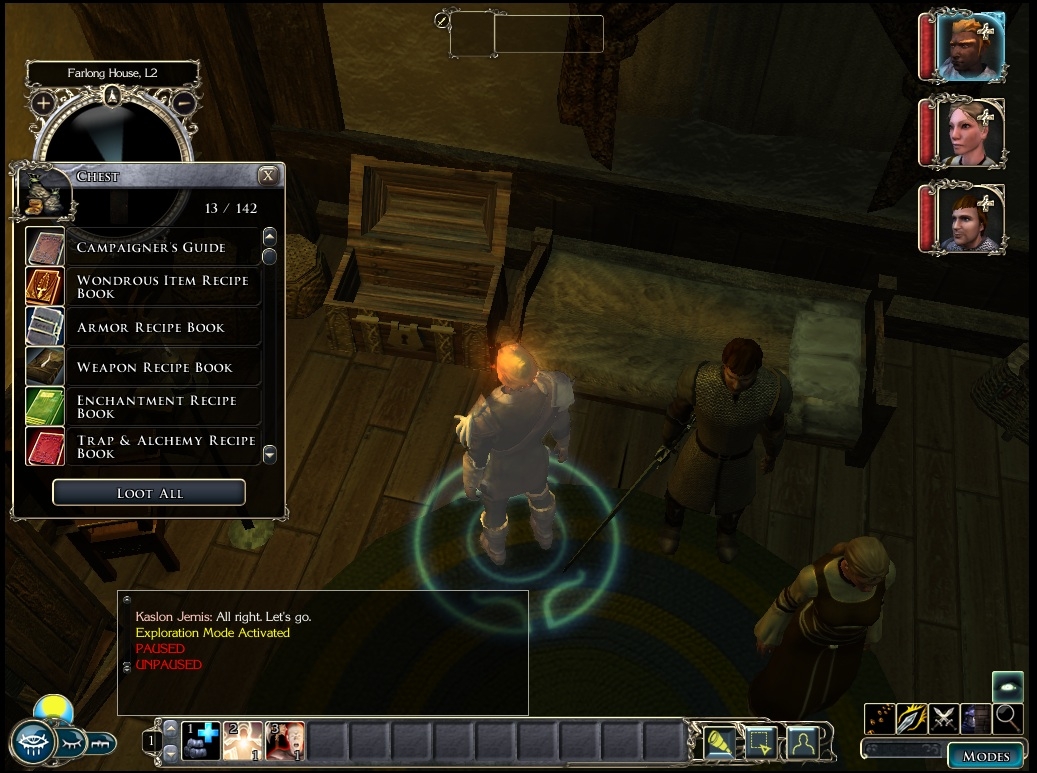Click the open-eye button beside the sun
The width and height of the screenshot is (1037, 773).
coord(31,741)
